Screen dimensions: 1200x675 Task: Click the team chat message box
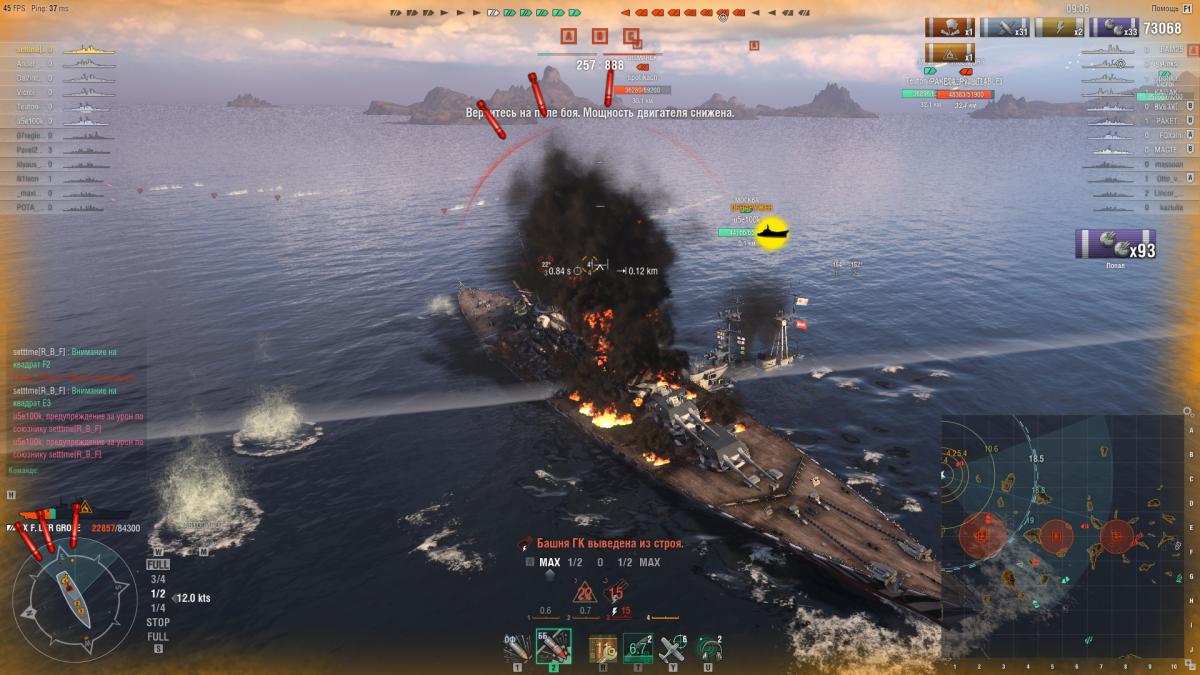coord(75,410)
